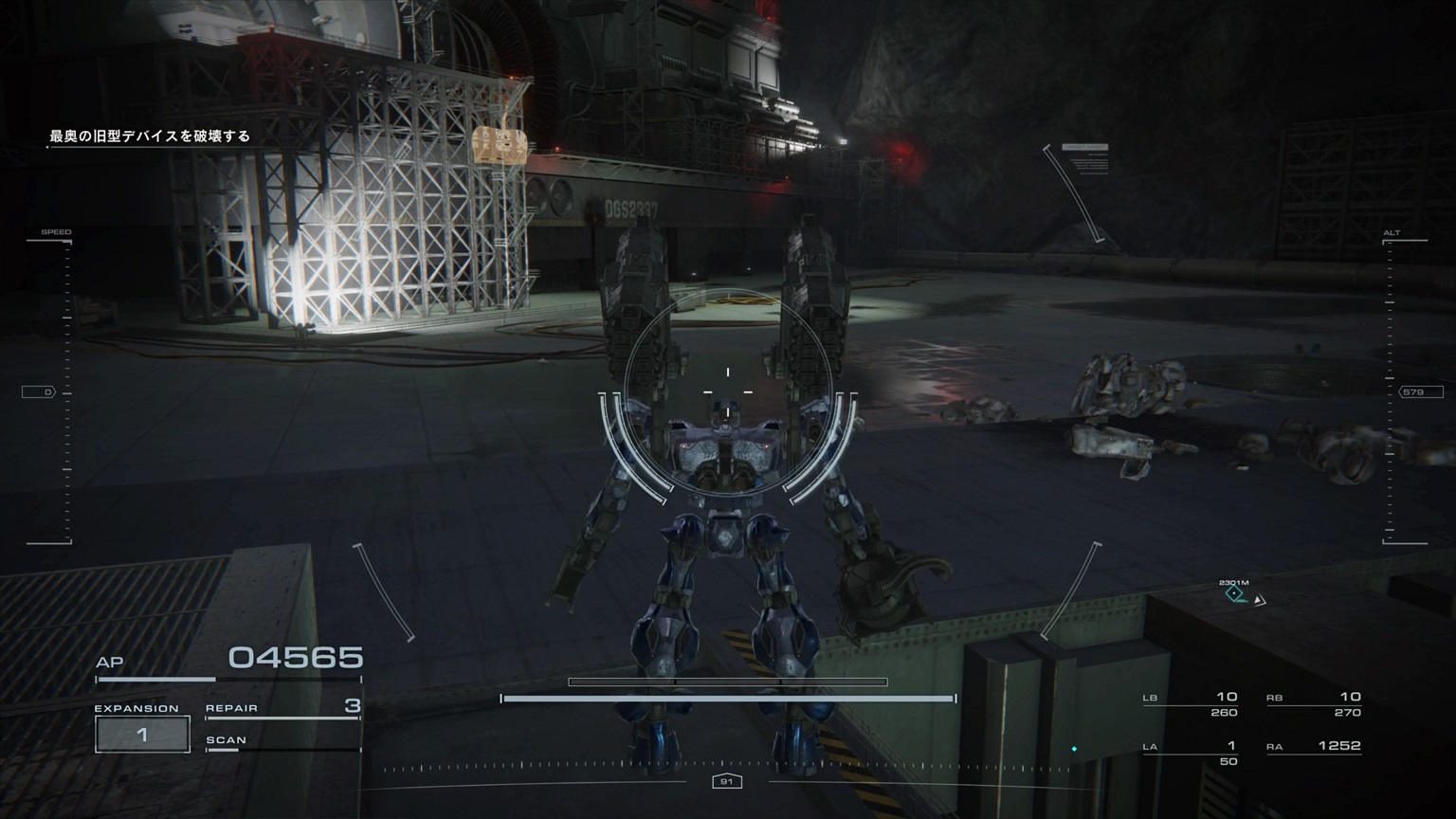Choose the RA right arm weapon slot
The width and height of the screenshot is (1456, 819).
coord(1314,747)
